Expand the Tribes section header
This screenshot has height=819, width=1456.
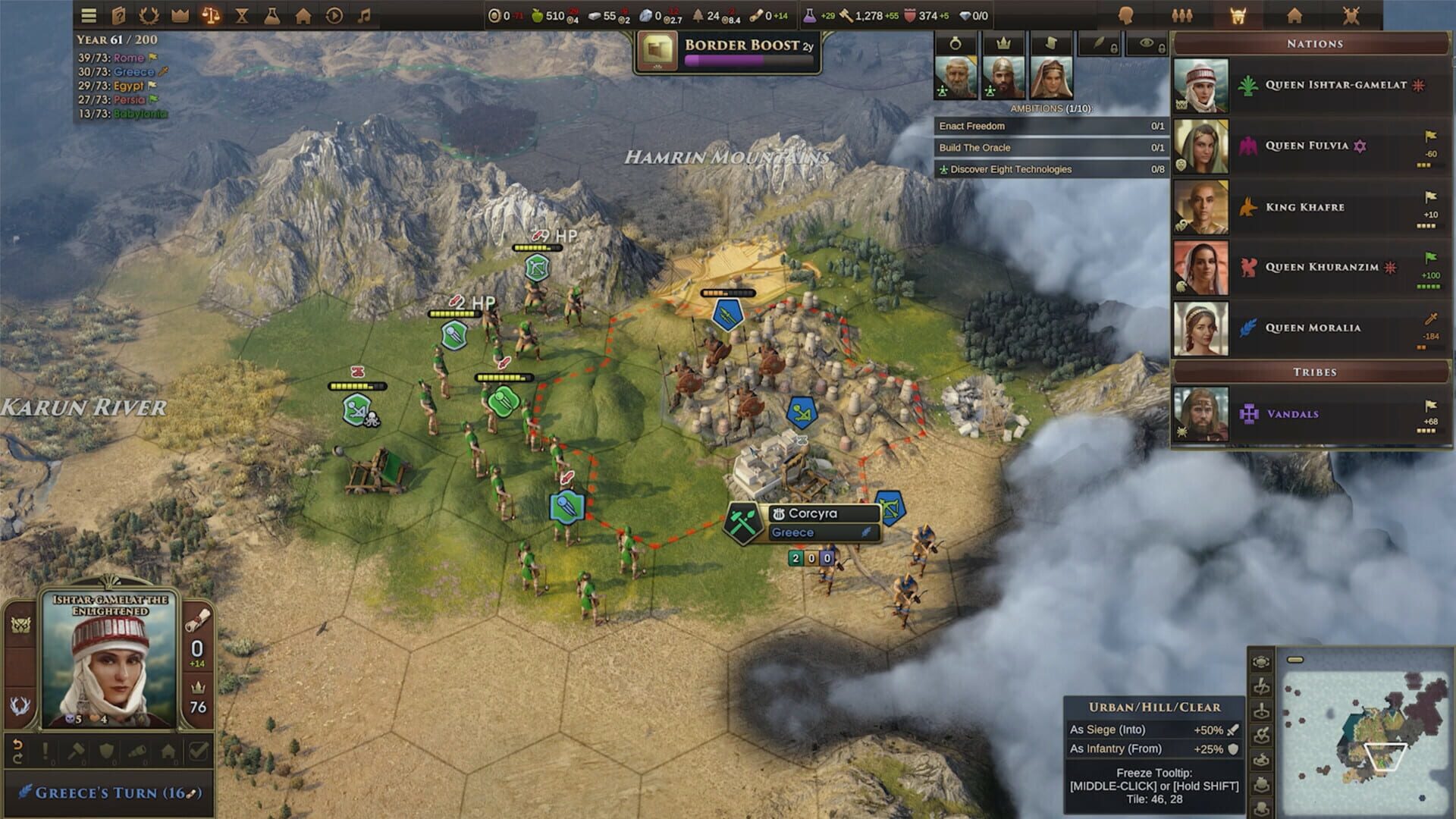(1314, 372)
